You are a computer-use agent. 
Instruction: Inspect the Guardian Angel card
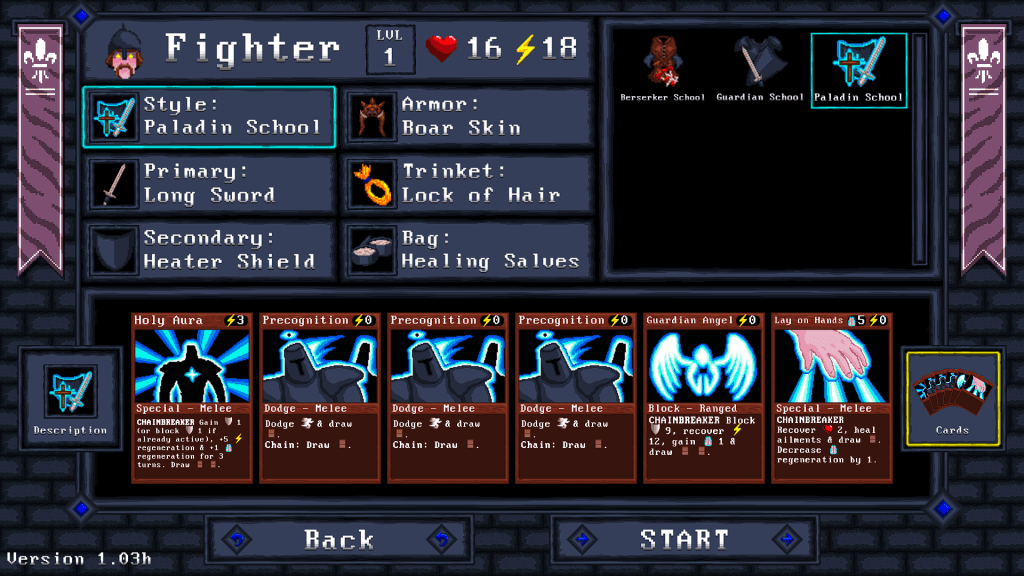703,397
